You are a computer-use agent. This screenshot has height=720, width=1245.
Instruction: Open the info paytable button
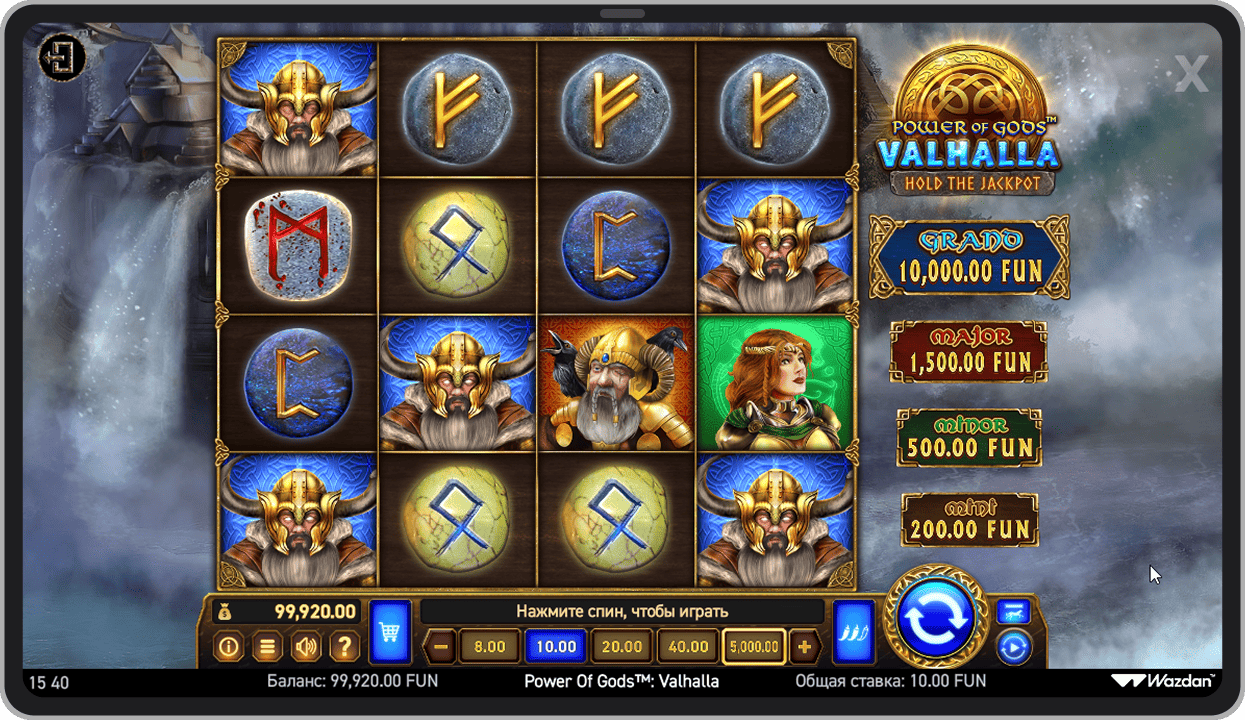point(229,647)
